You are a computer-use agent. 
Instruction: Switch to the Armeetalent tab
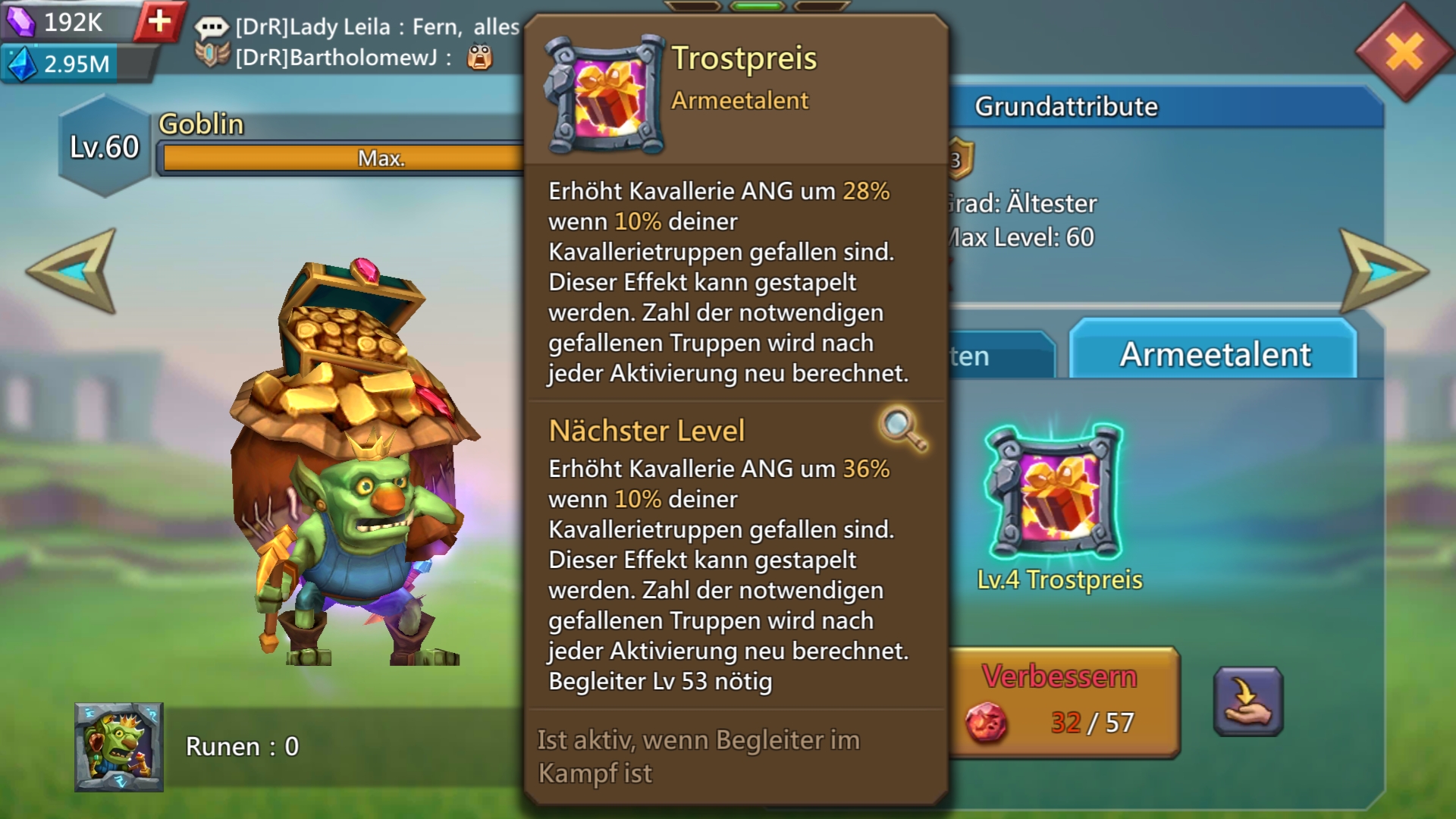pyautogui.click(x=1213, y=353)
